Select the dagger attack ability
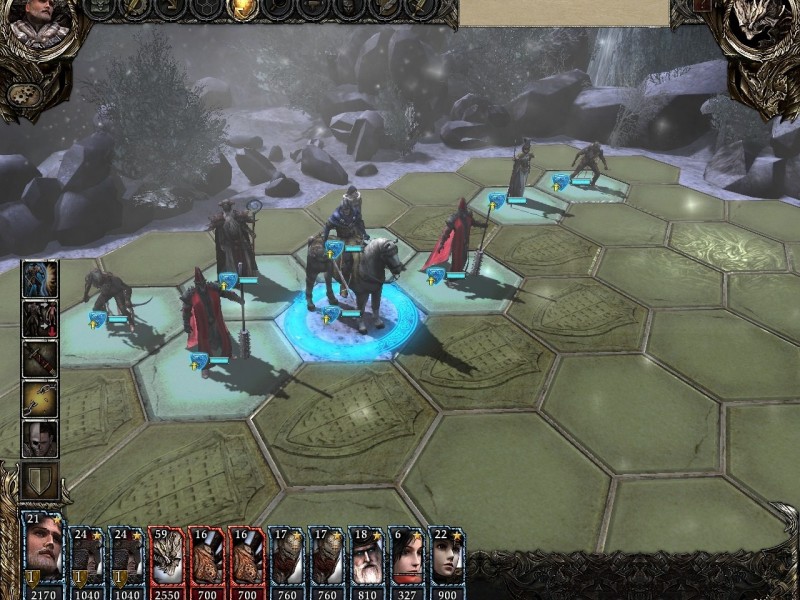This screenshot has height=600, width=800. tap(41, 358)
